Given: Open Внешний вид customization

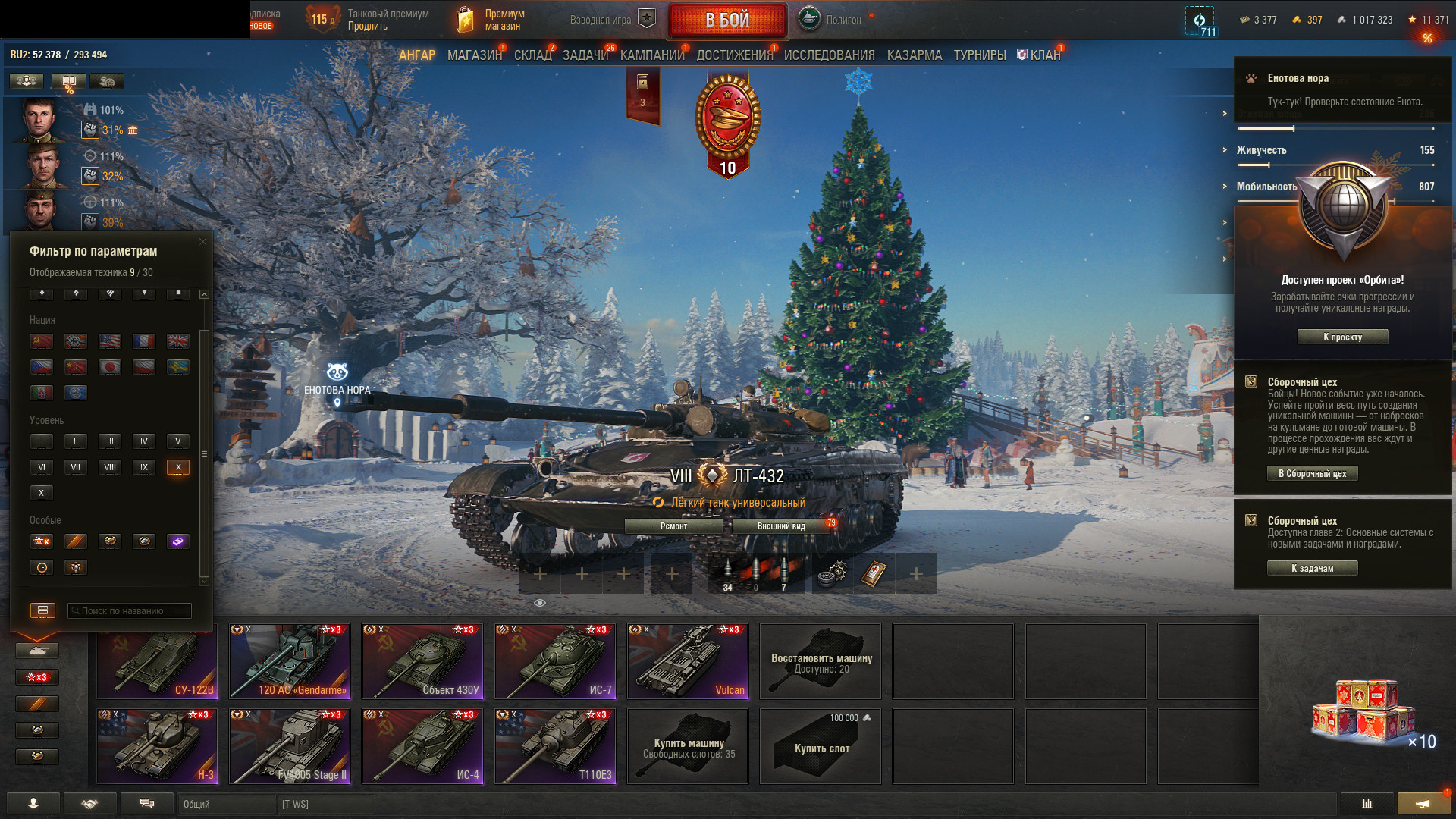Looking at the screenshot, I should pos(781,526).
